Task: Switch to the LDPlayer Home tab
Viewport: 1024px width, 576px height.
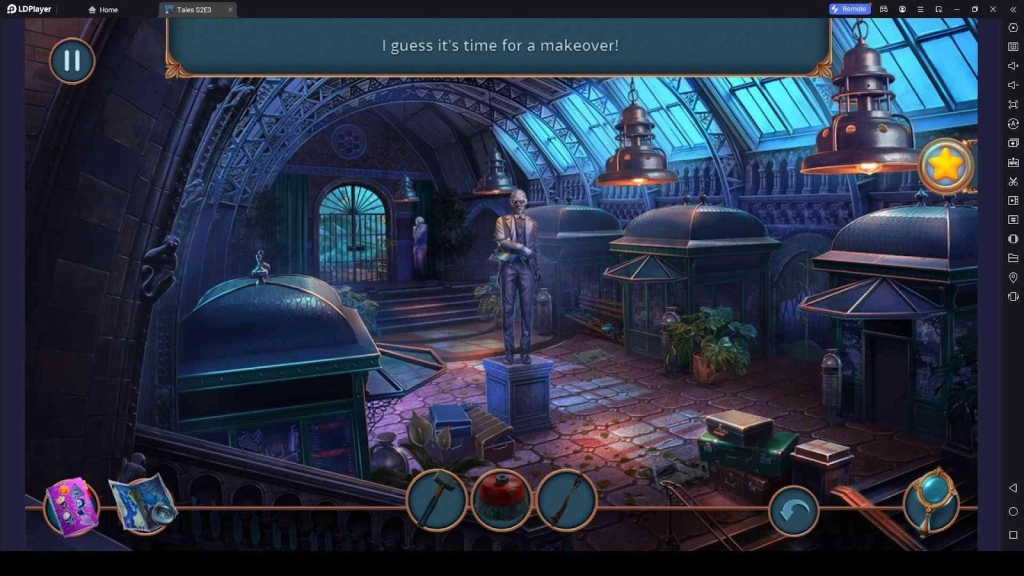Action: tap(103, 10)
